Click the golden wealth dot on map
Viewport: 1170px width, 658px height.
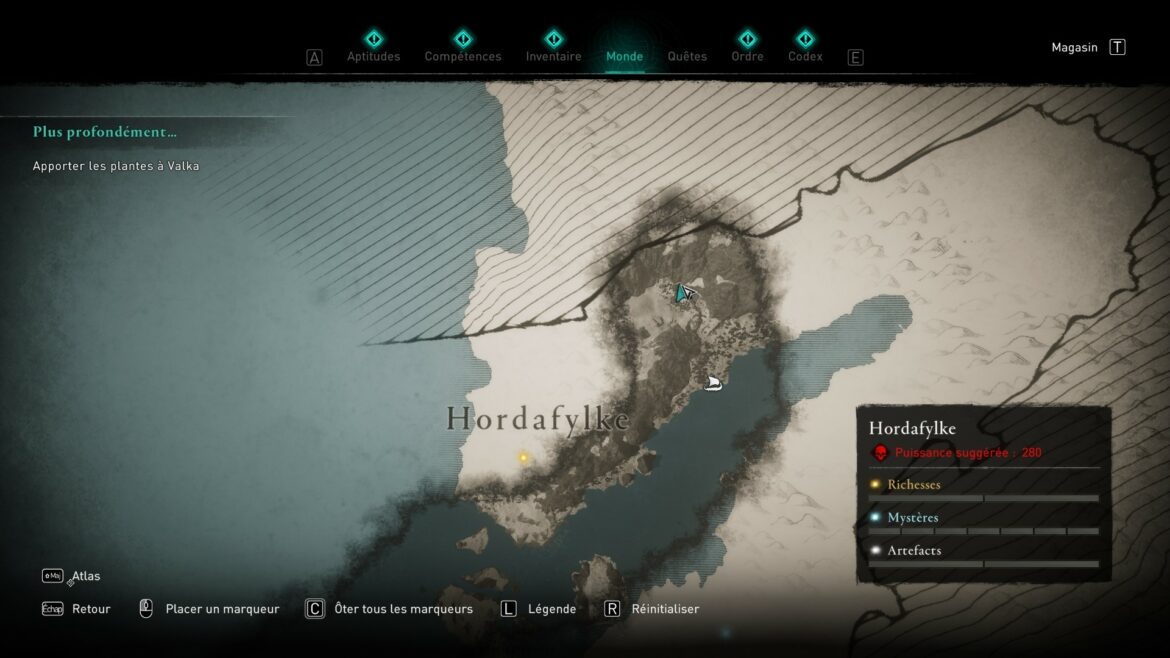point(523,458)
